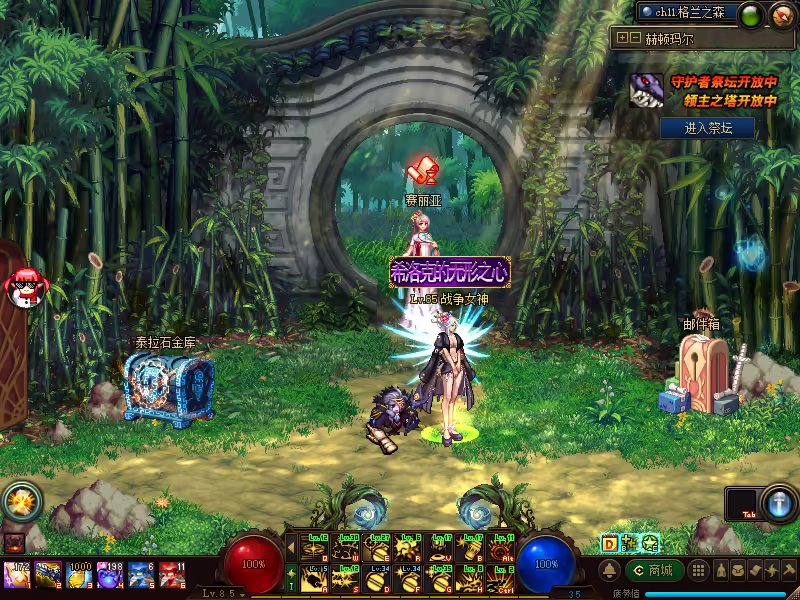Click the 进入祭坛 button

(706, 128)
